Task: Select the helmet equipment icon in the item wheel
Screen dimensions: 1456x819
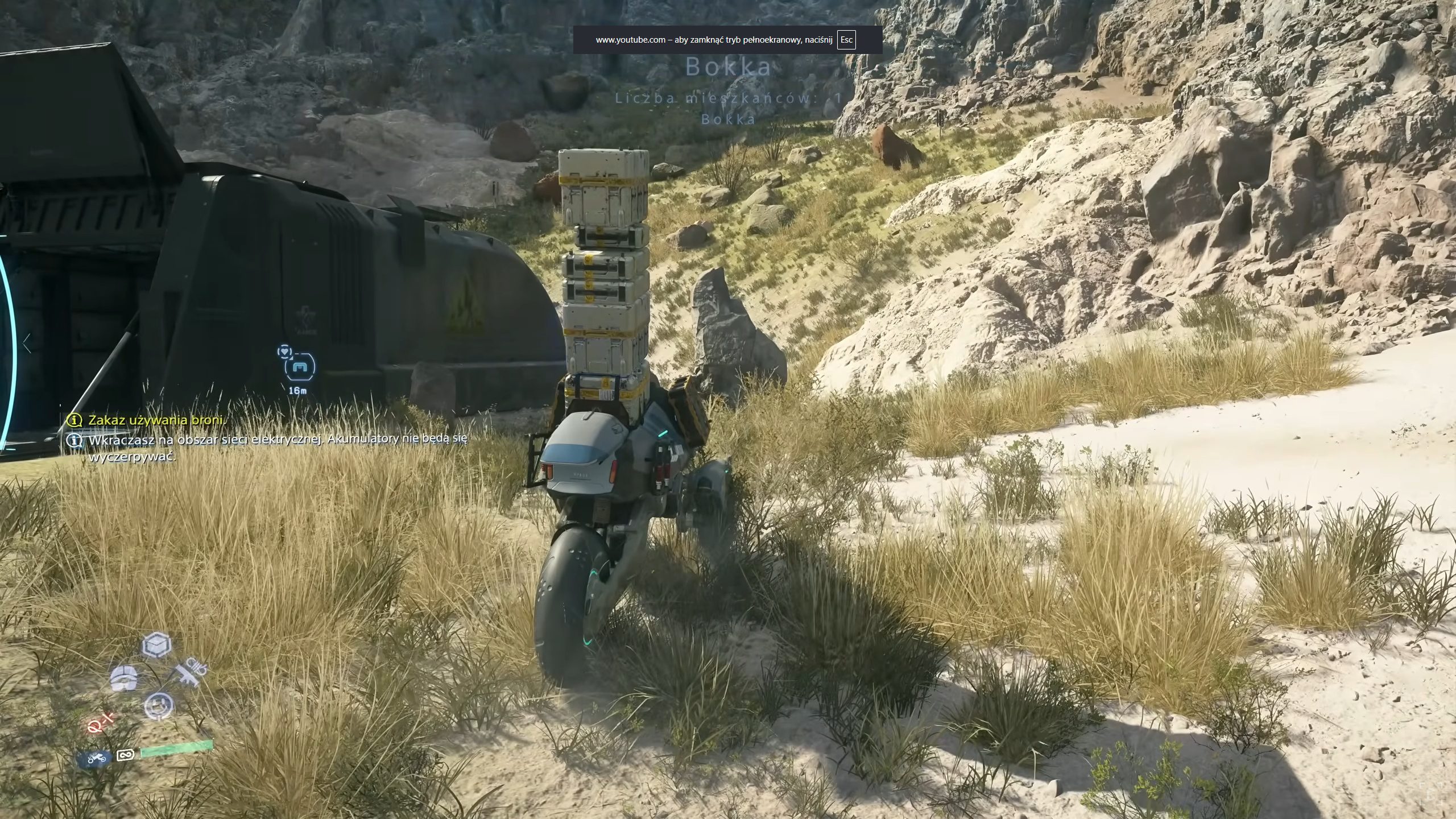Action: click(123, 678)
